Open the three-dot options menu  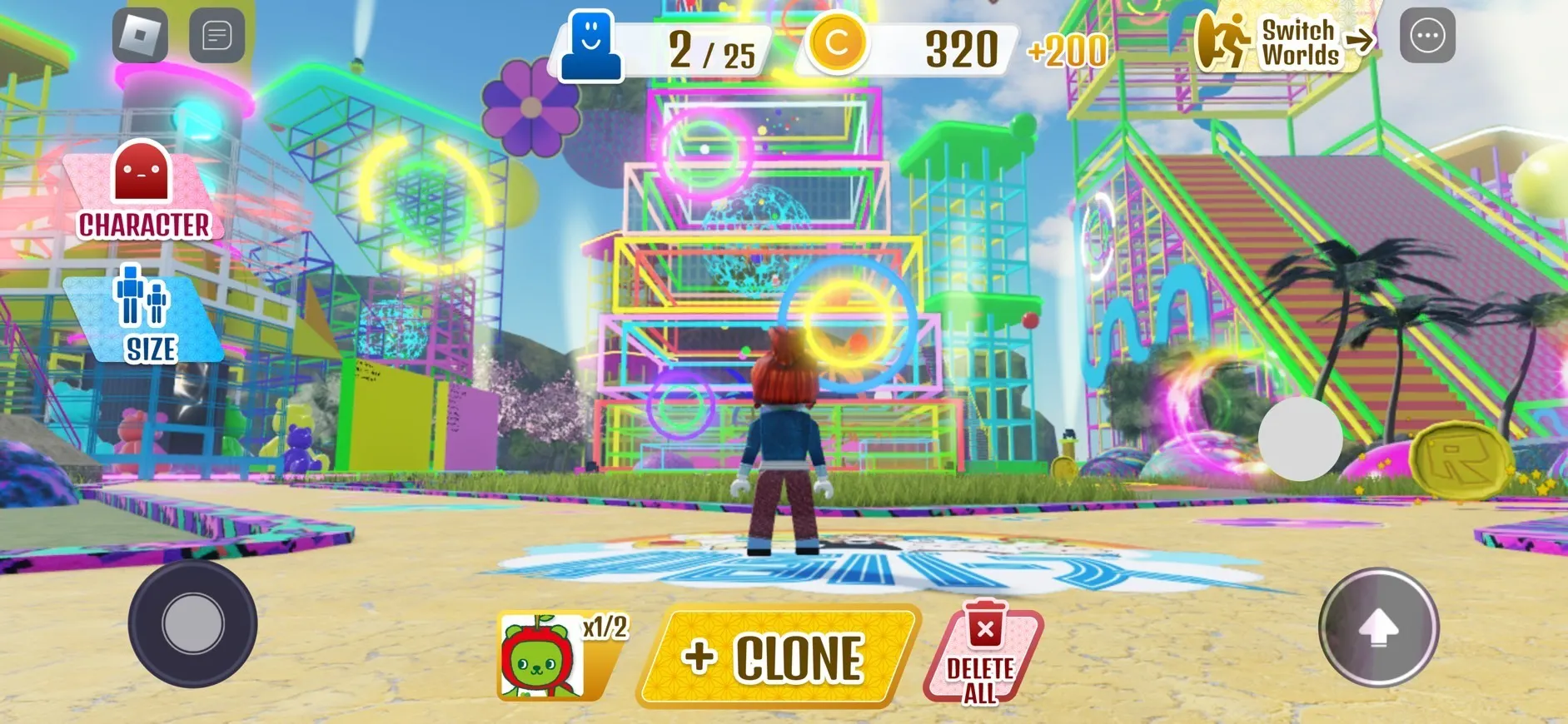coord(1427,36)
